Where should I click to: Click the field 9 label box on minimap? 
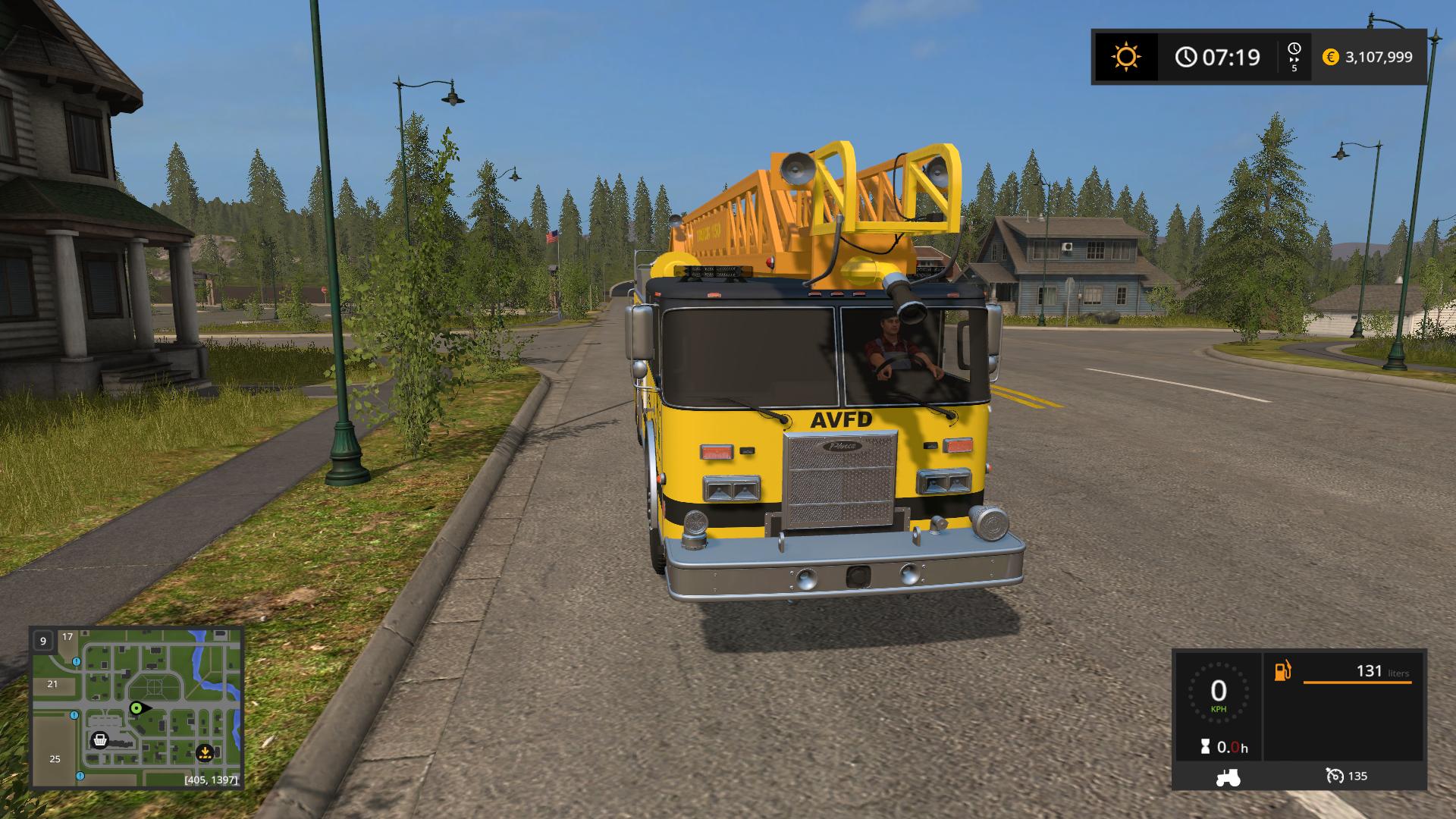[43, 641]
